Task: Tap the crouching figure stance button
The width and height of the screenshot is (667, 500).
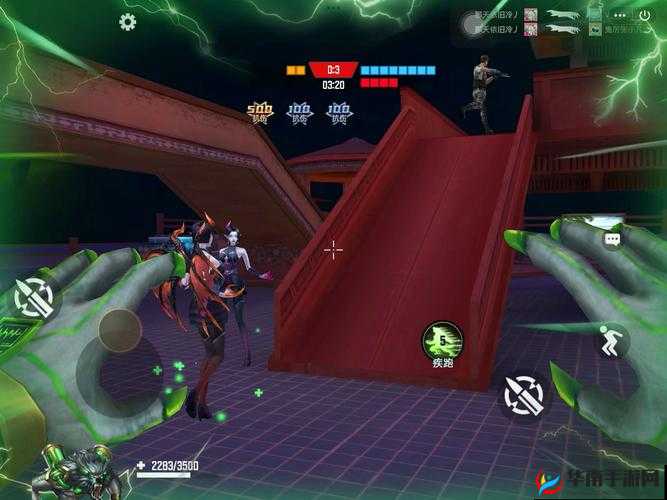Action: 609,342
